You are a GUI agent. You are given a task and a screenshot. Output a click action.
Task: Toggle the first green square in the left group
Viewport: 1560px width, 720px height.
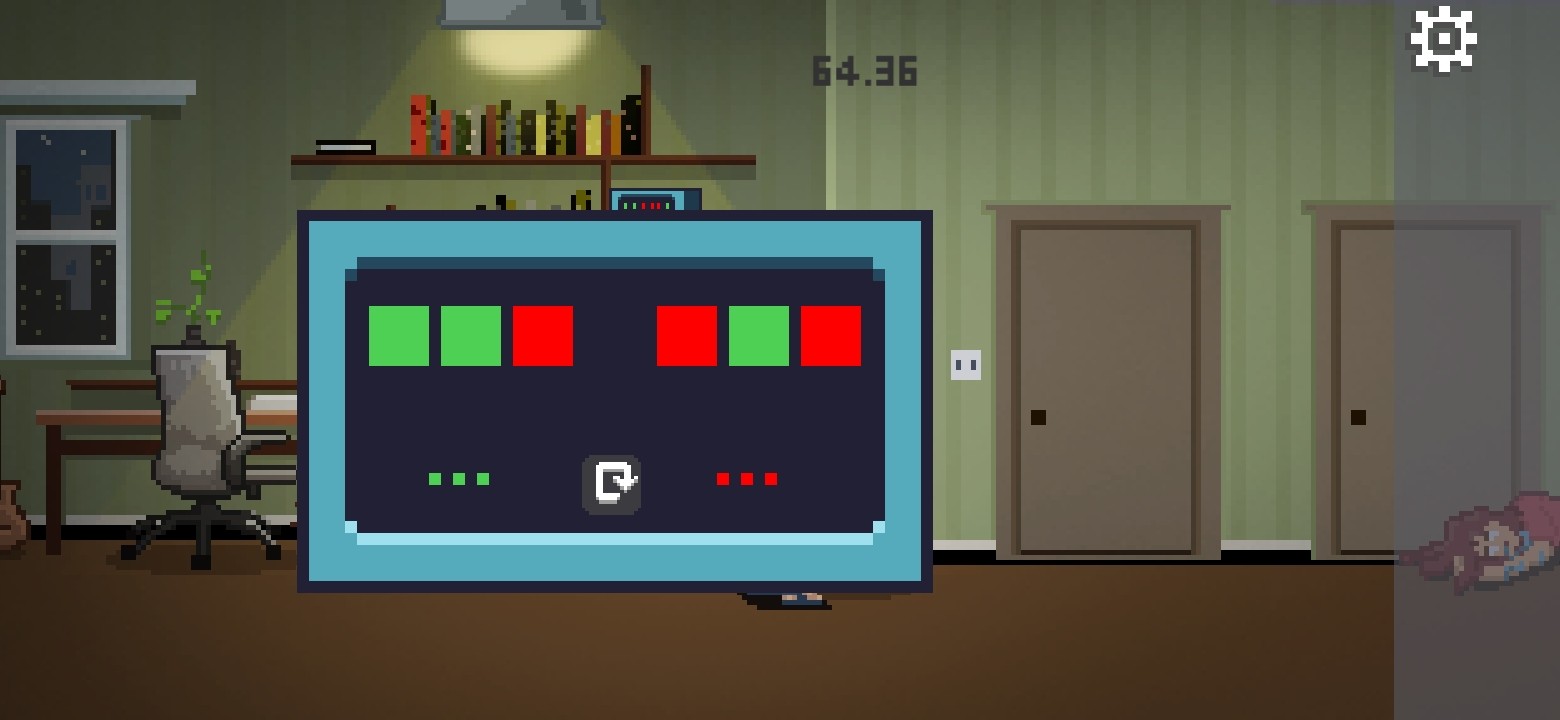(x=400, y=336)
